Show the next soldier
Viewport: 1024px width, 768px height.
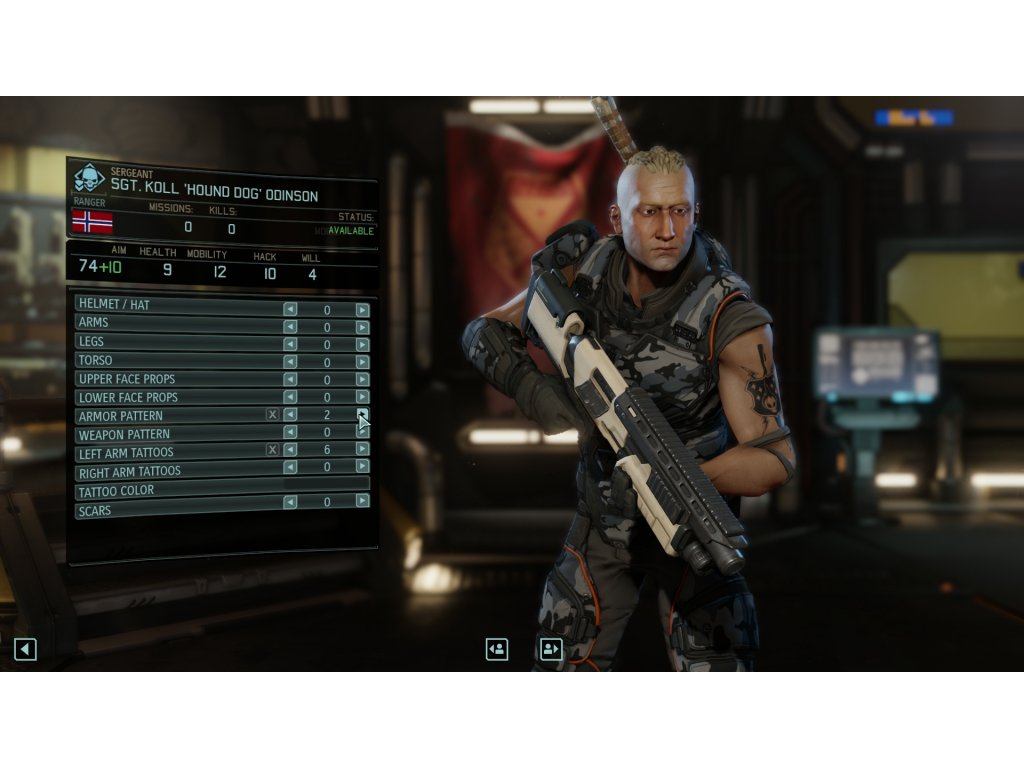tap(550, 649)
